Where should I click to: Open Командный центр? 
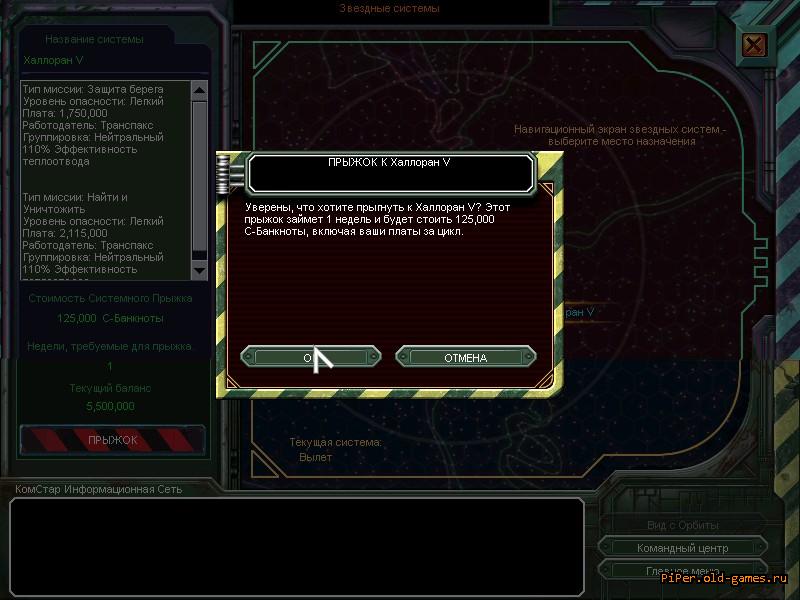tap(682, 548)
